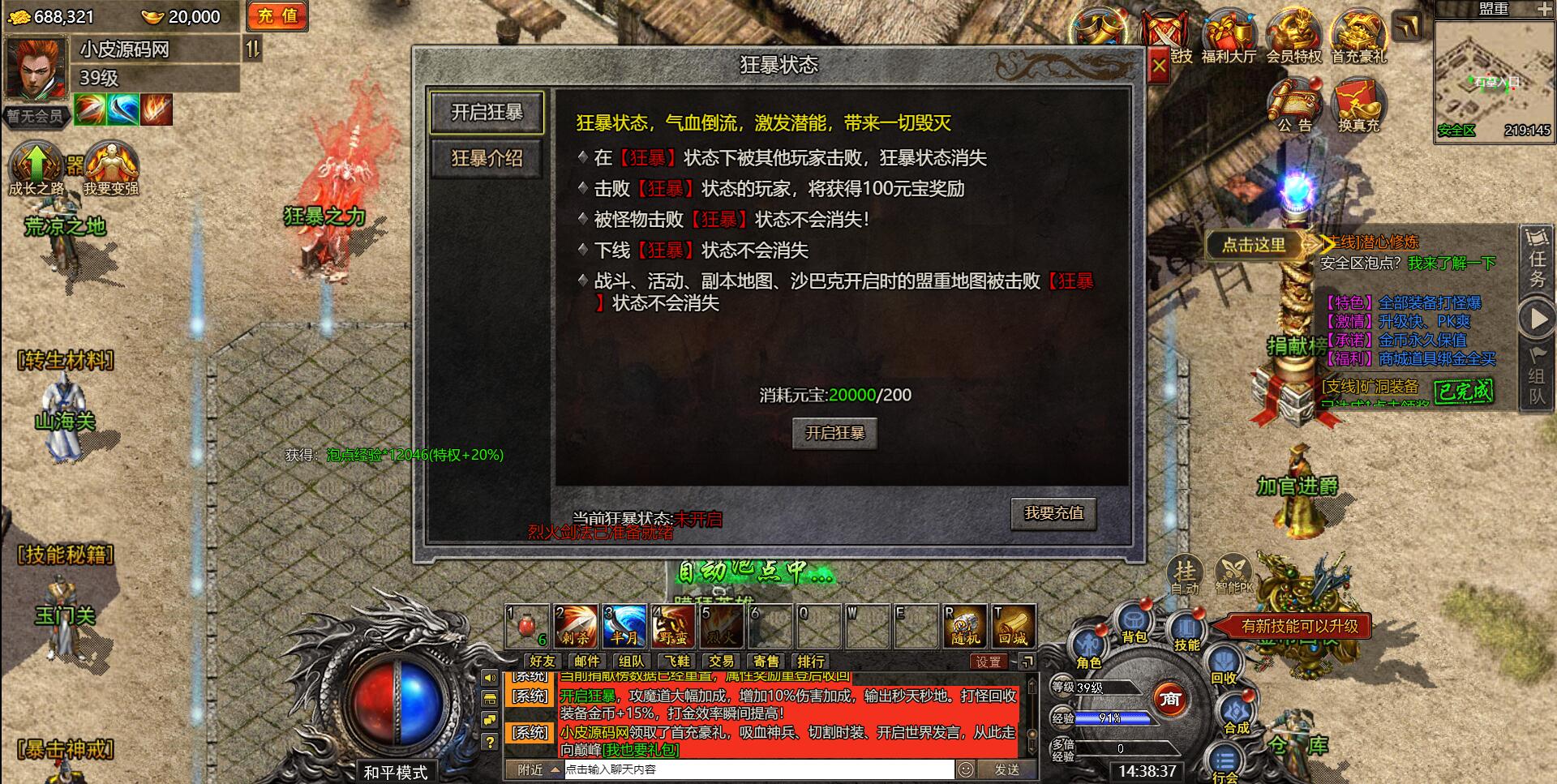This screenshot has width=1557, height=784.
Task: Switch to the 狂暴介绍 tab
Action: (x=488, y=159)
